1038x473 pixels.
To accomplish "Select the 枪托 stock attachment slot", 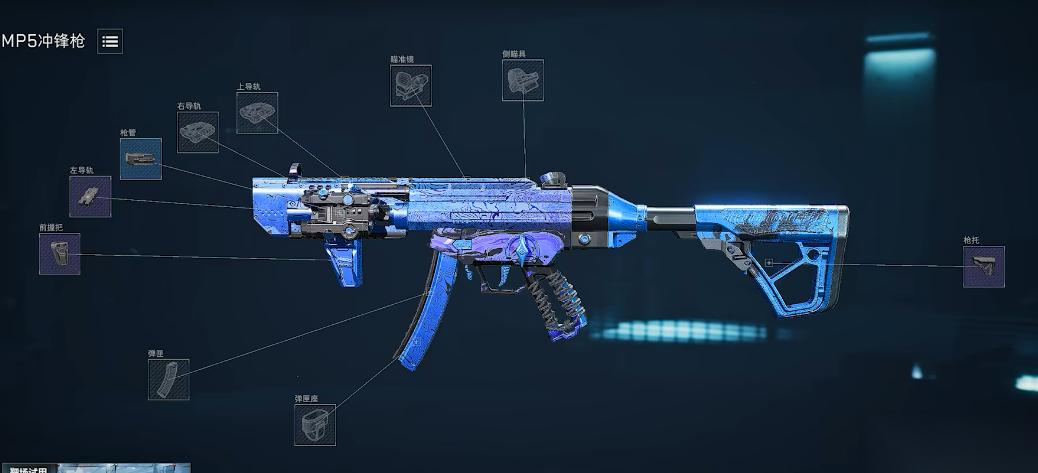I will tap(983, 267).
